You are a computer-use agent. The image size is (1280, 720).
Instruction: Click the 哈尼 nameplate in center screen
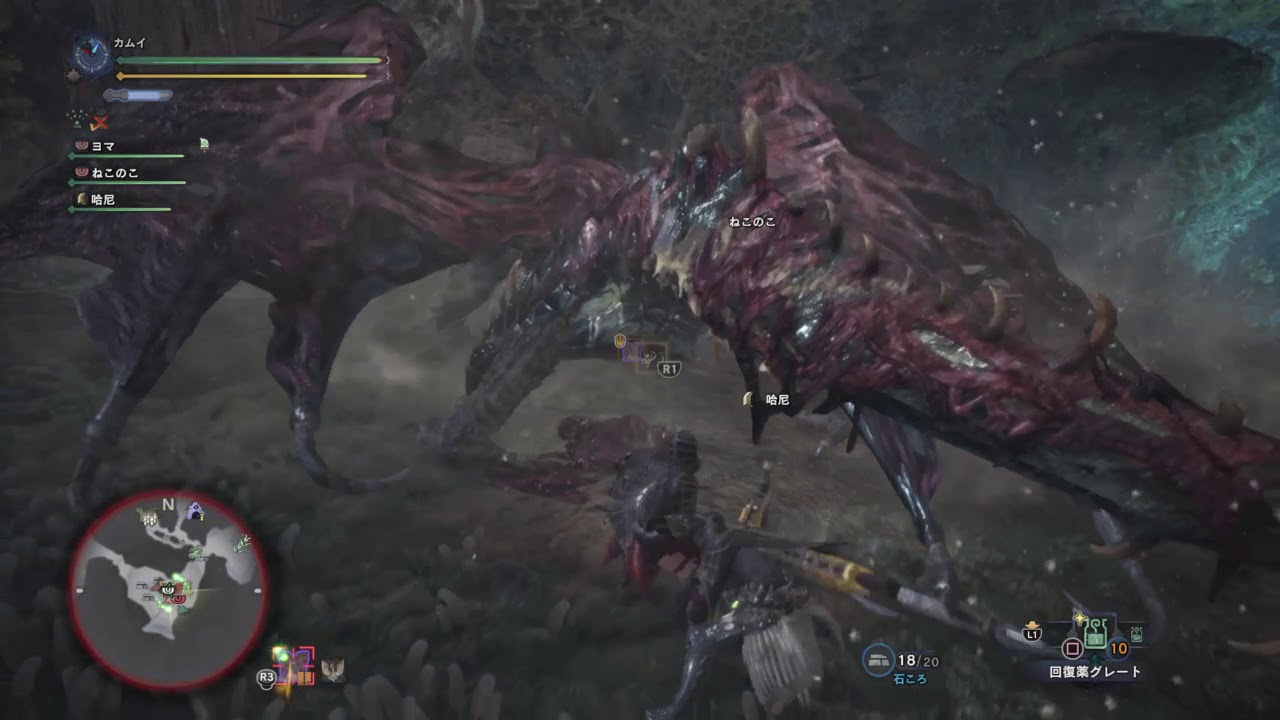[777, 400]
